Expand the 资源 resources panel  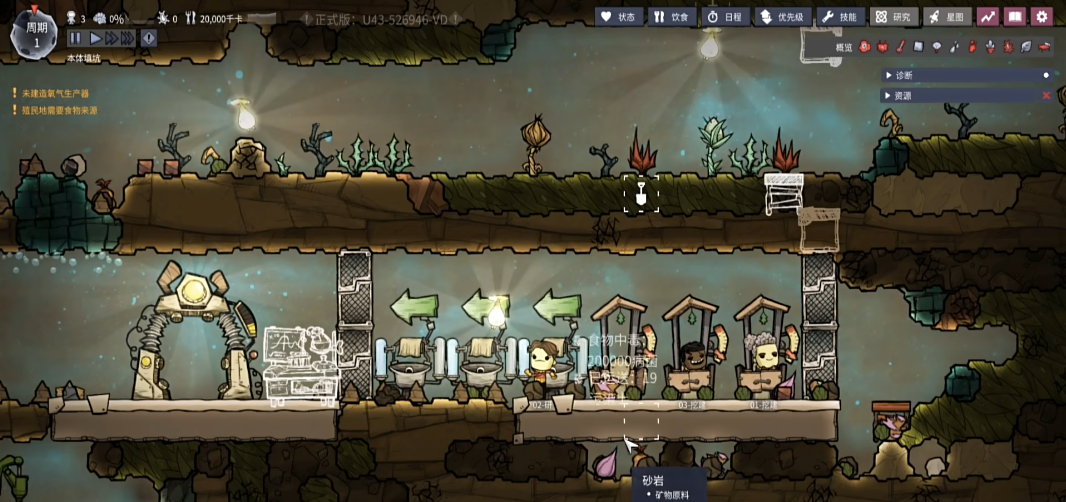[903, 95]
